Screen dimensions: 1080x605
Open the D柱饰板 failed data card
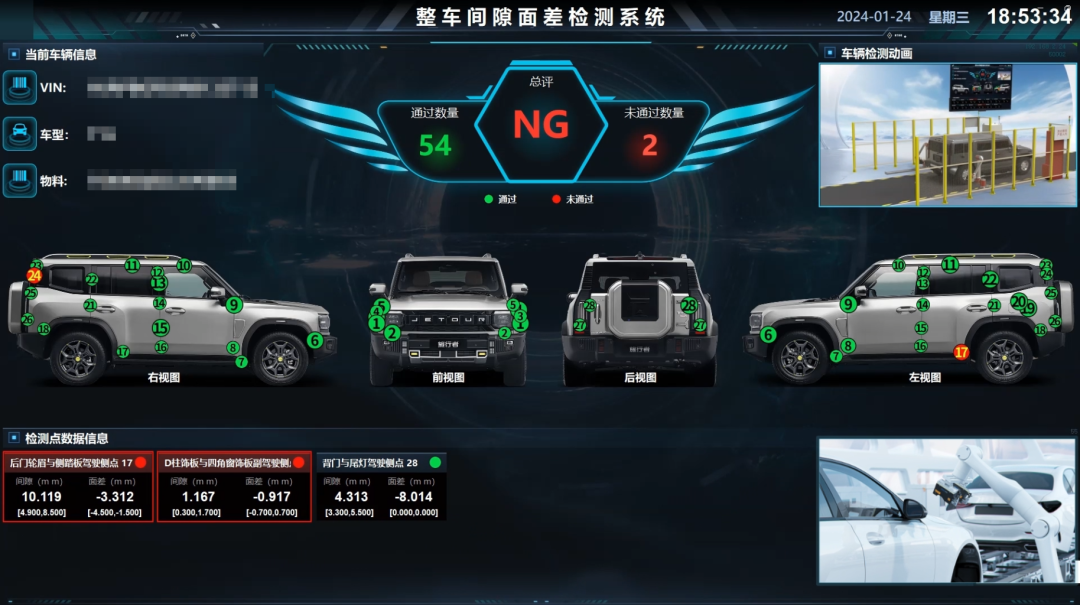232,487
